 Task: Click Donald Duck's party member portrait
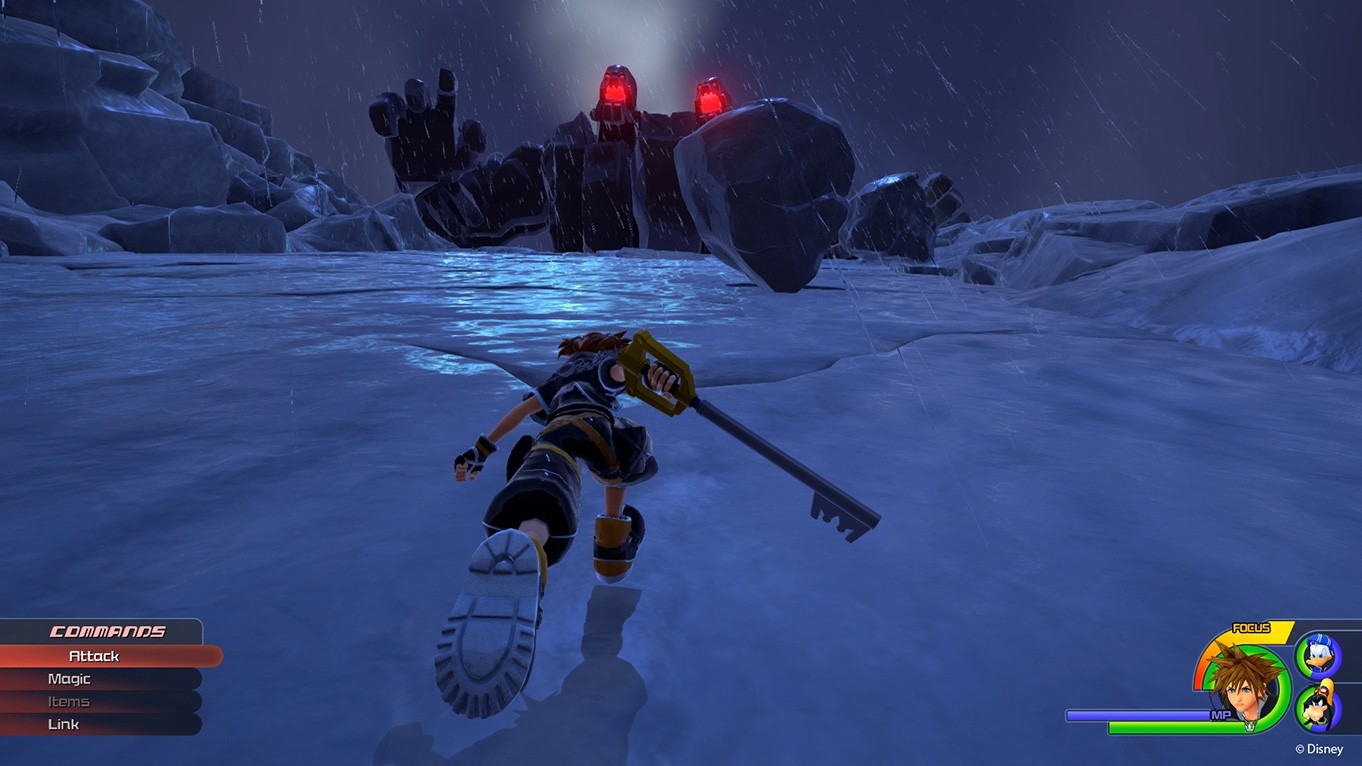click(x=1318, y=655)
